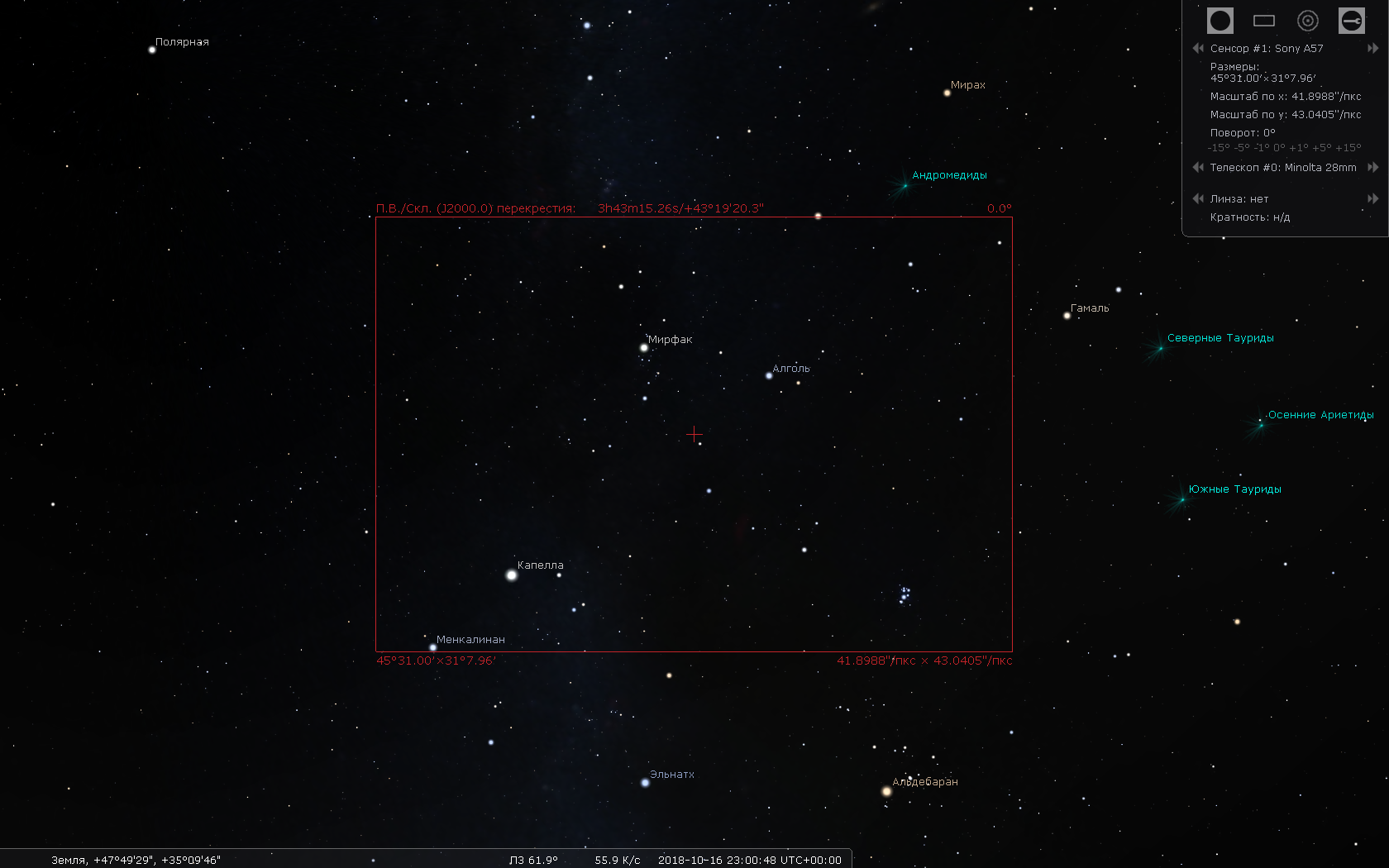Viewport: 1389px width, 868px height.
Task: Toggle the ocular view circle icon
Action: coord(1220,21)
